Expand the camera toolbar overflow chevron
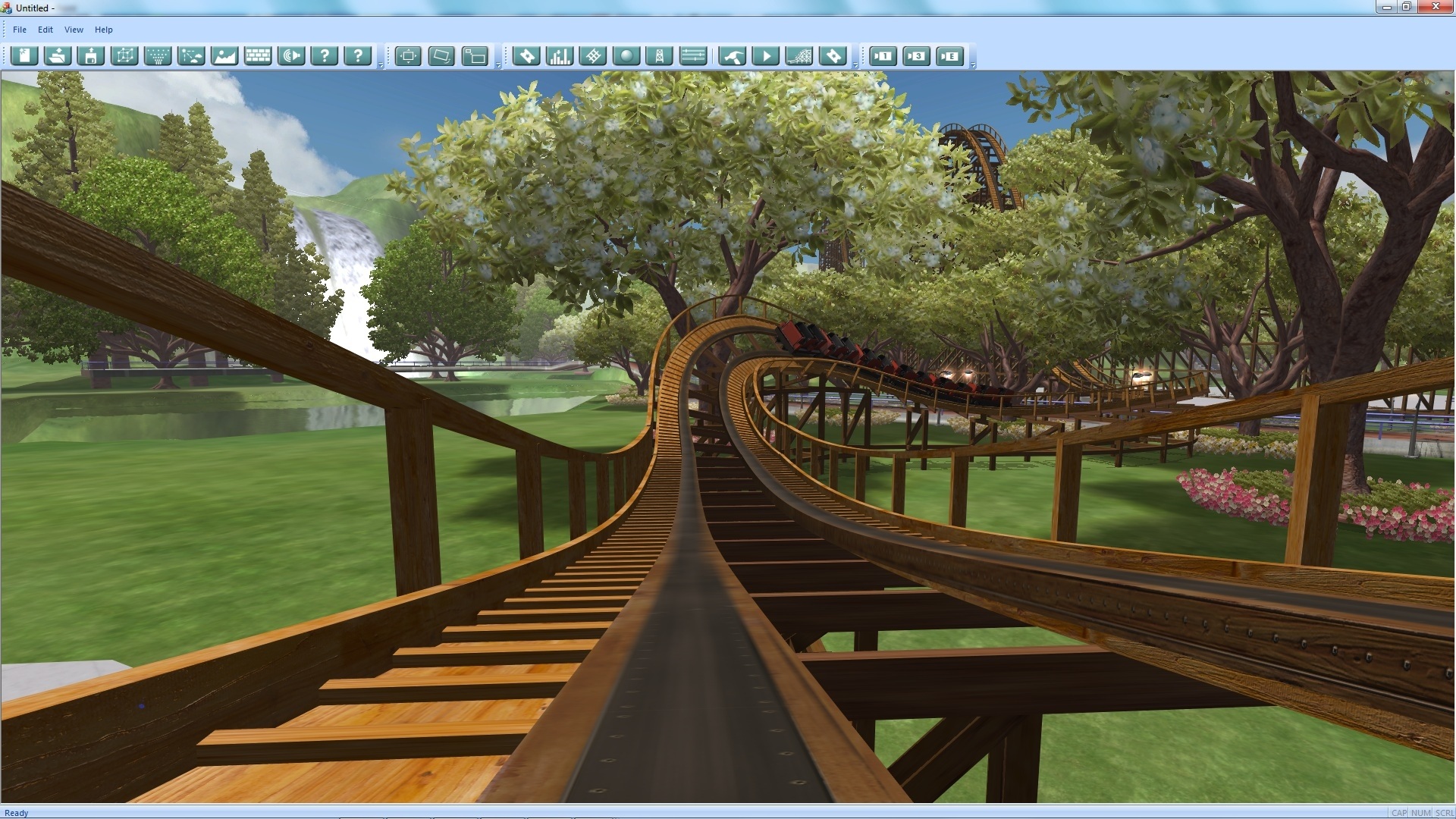The image size is (1456, 819). pos(973,66)
